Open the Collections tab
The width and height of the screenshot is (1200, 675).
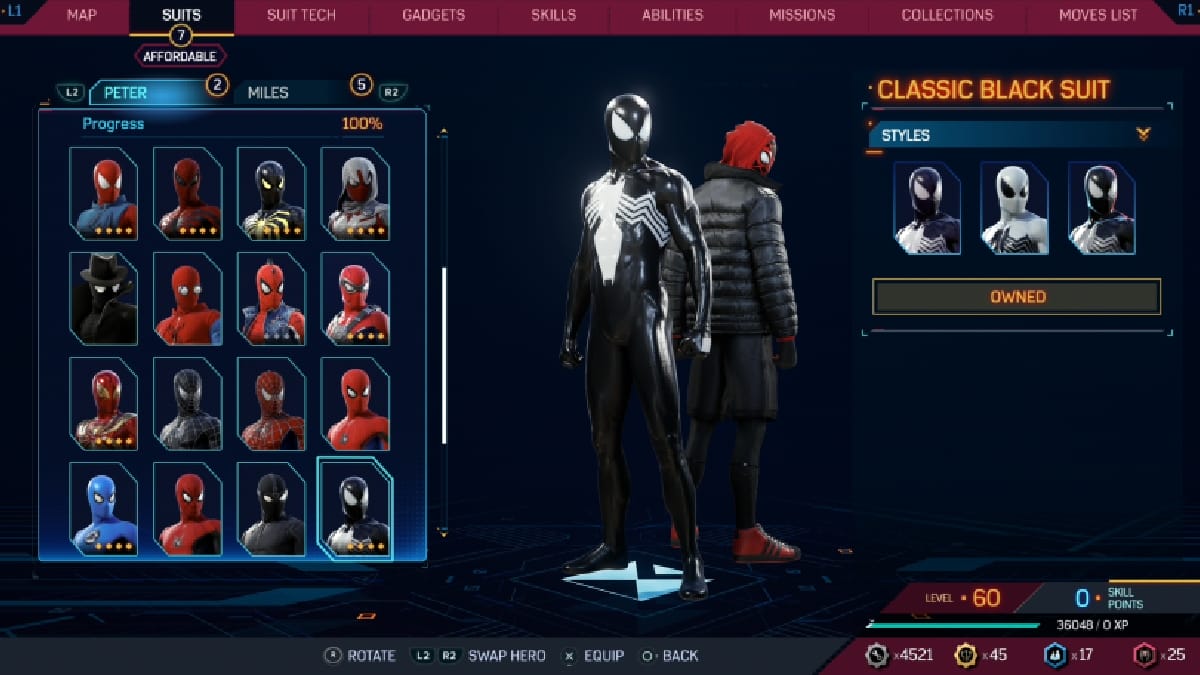pyautogui.click(x=947, y=15)
